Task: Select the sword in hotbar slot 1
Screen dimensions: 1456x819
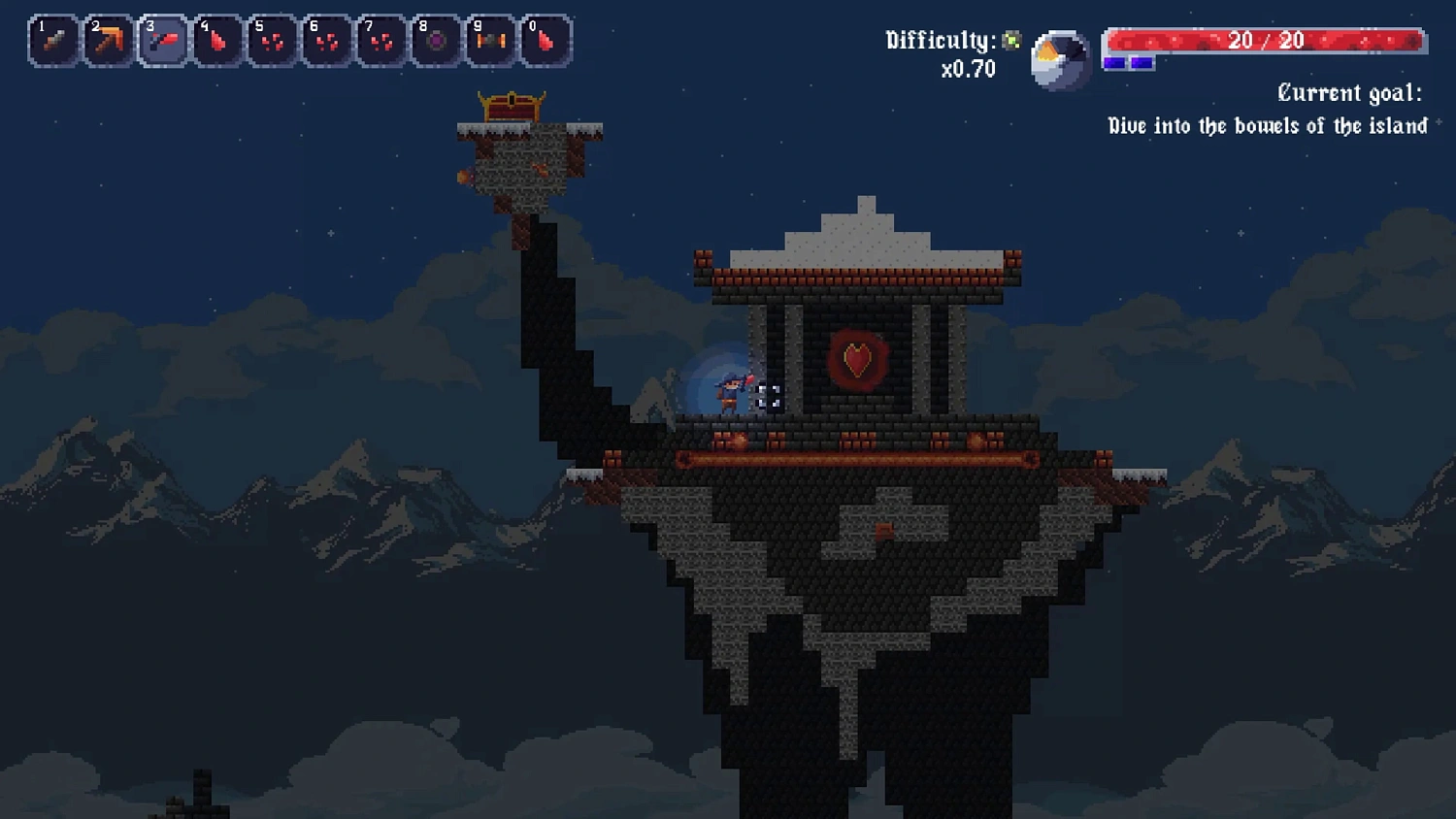Action: [52, 40]
